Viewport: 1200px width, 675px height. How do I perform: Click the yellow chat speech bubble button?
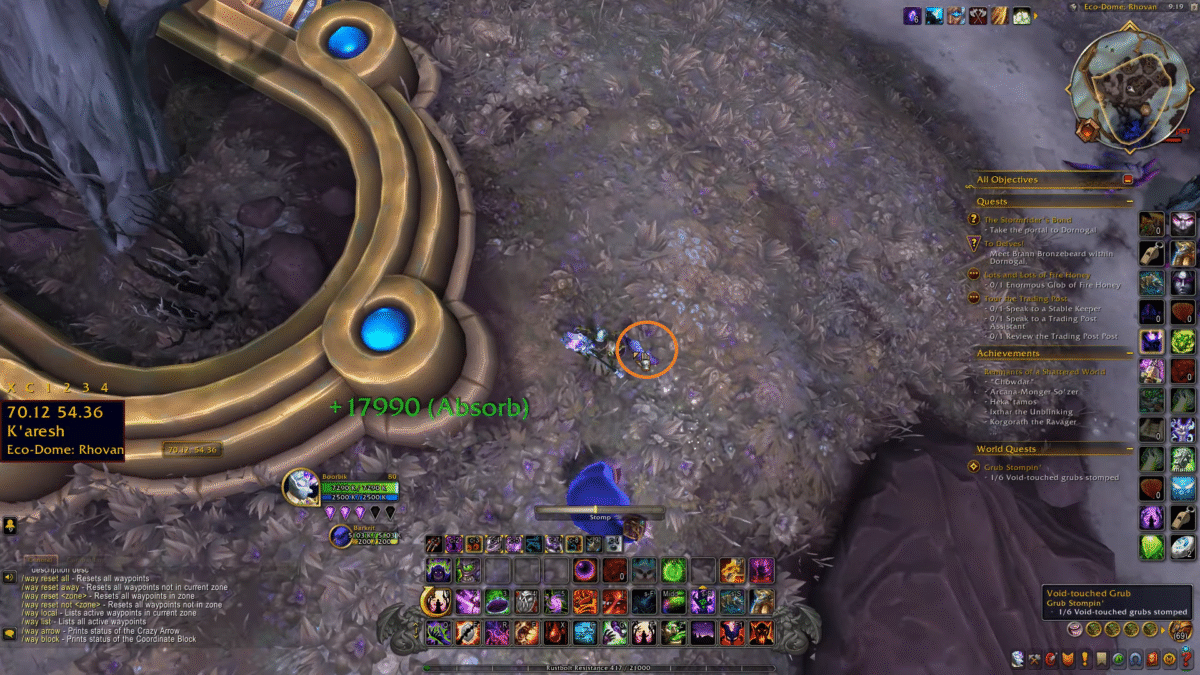(9, 634)
